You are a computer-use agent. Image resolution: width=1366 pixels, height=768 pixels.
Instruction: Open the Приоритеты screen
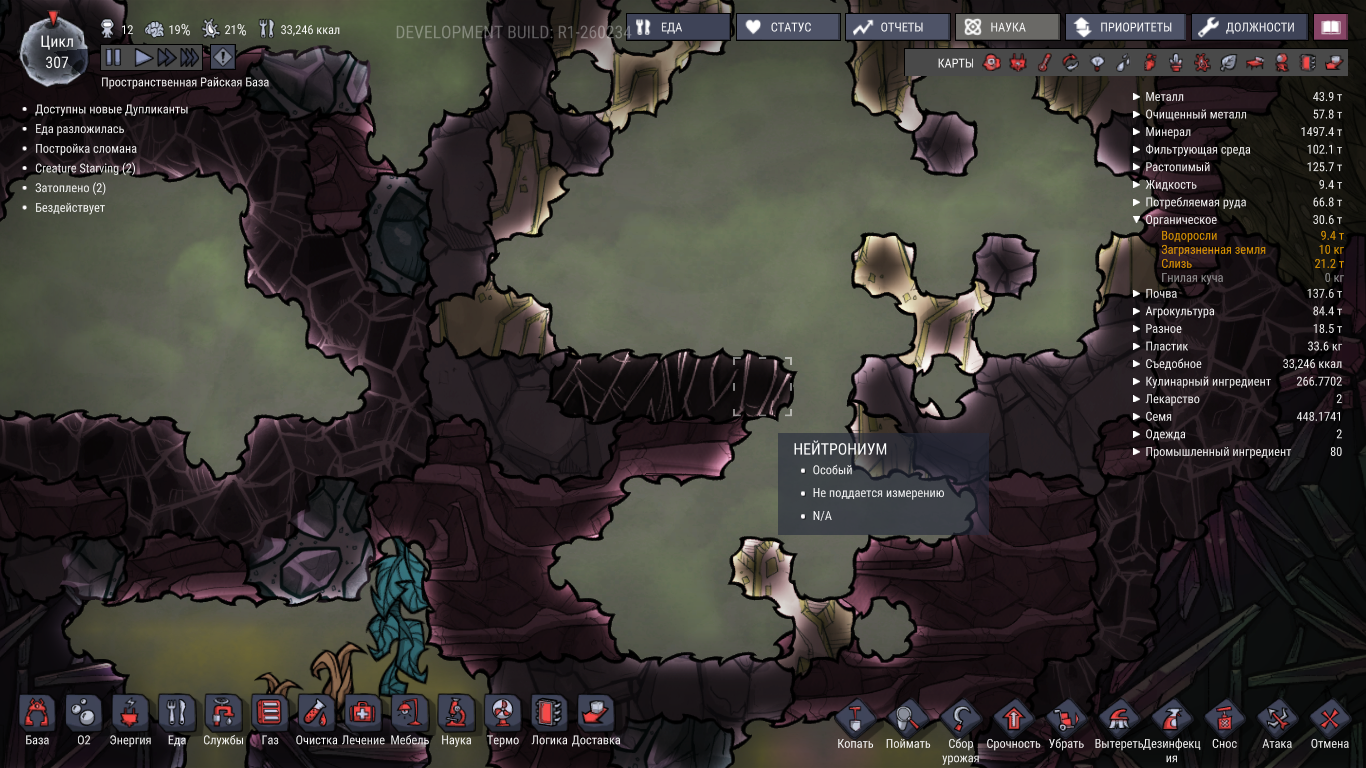point(1124,27)
